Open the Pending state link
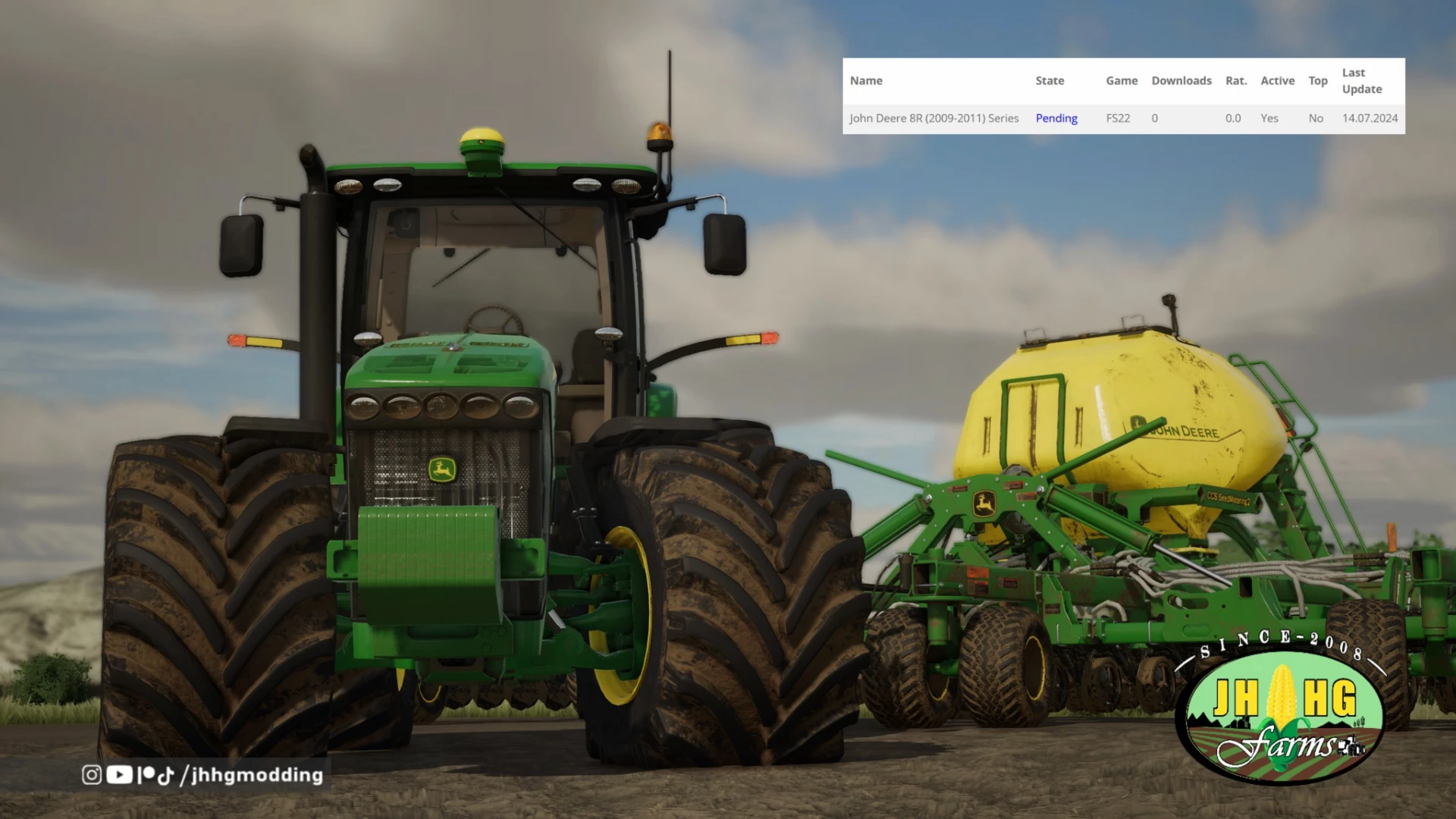This screenshot has width=1456, height=819. tap(1056, 118)
